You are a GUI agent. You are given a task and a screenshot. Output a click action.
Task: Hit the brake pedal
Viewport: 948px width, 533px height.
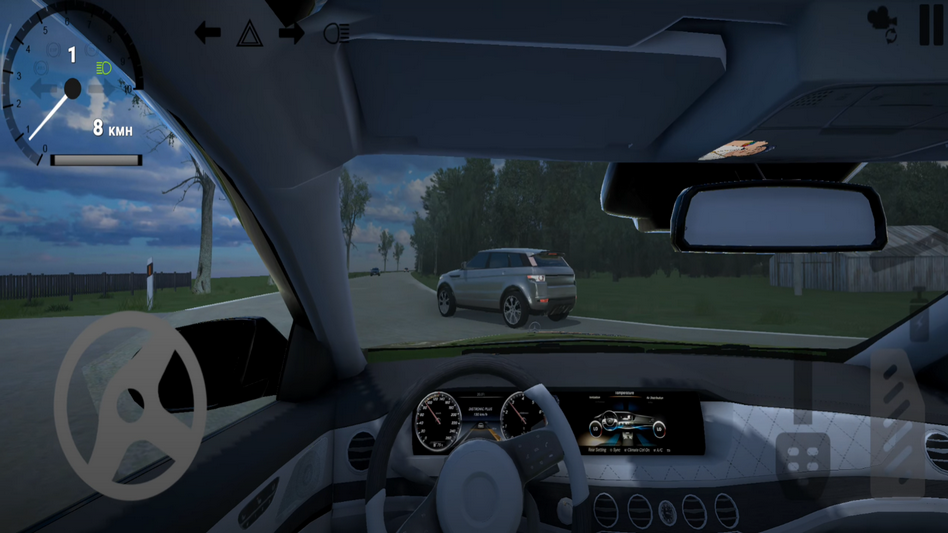[x=803, y=462]
